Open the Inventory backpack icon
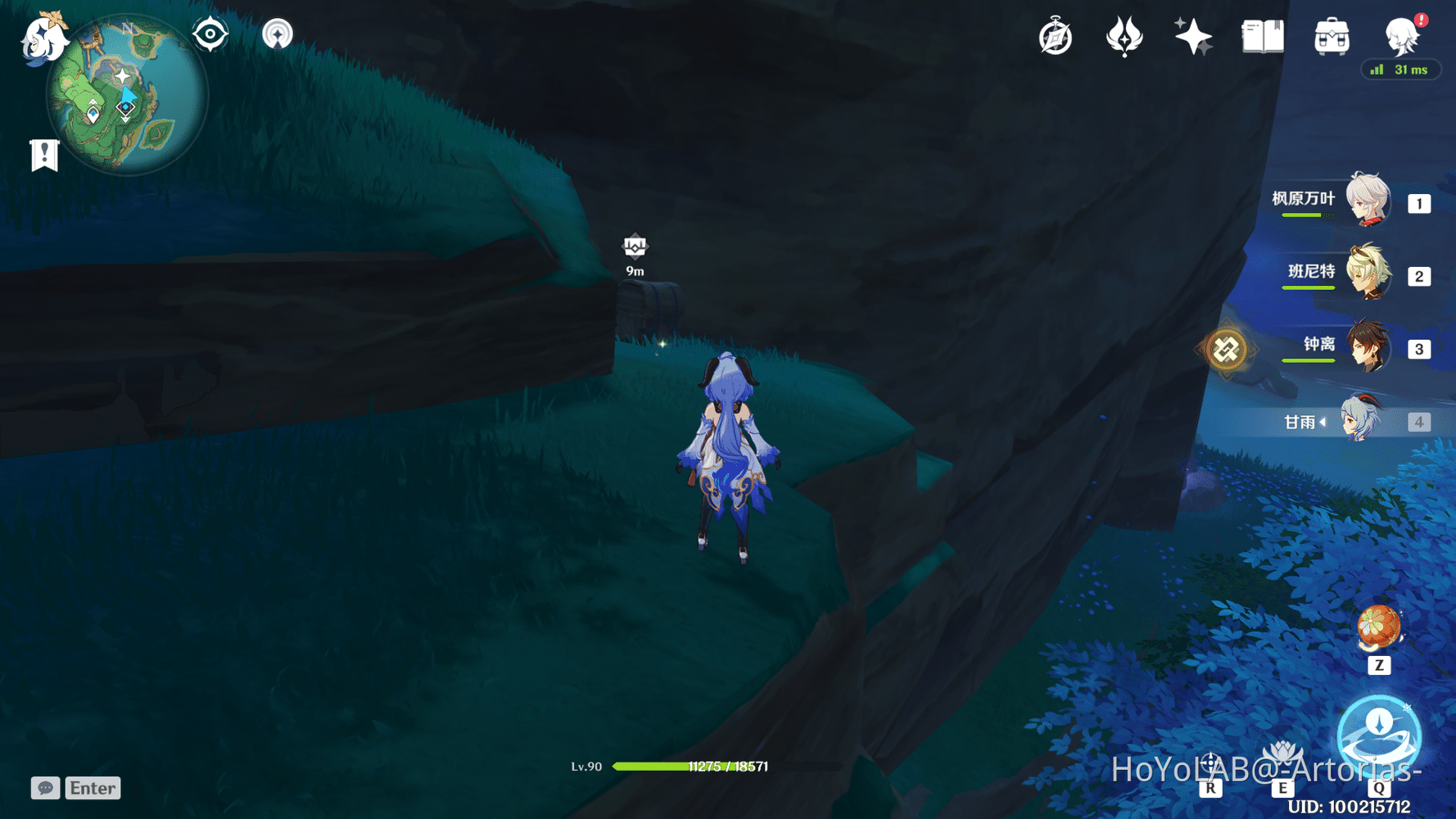The width and height of the screenshot is (1456, 819). (1332, 35)
